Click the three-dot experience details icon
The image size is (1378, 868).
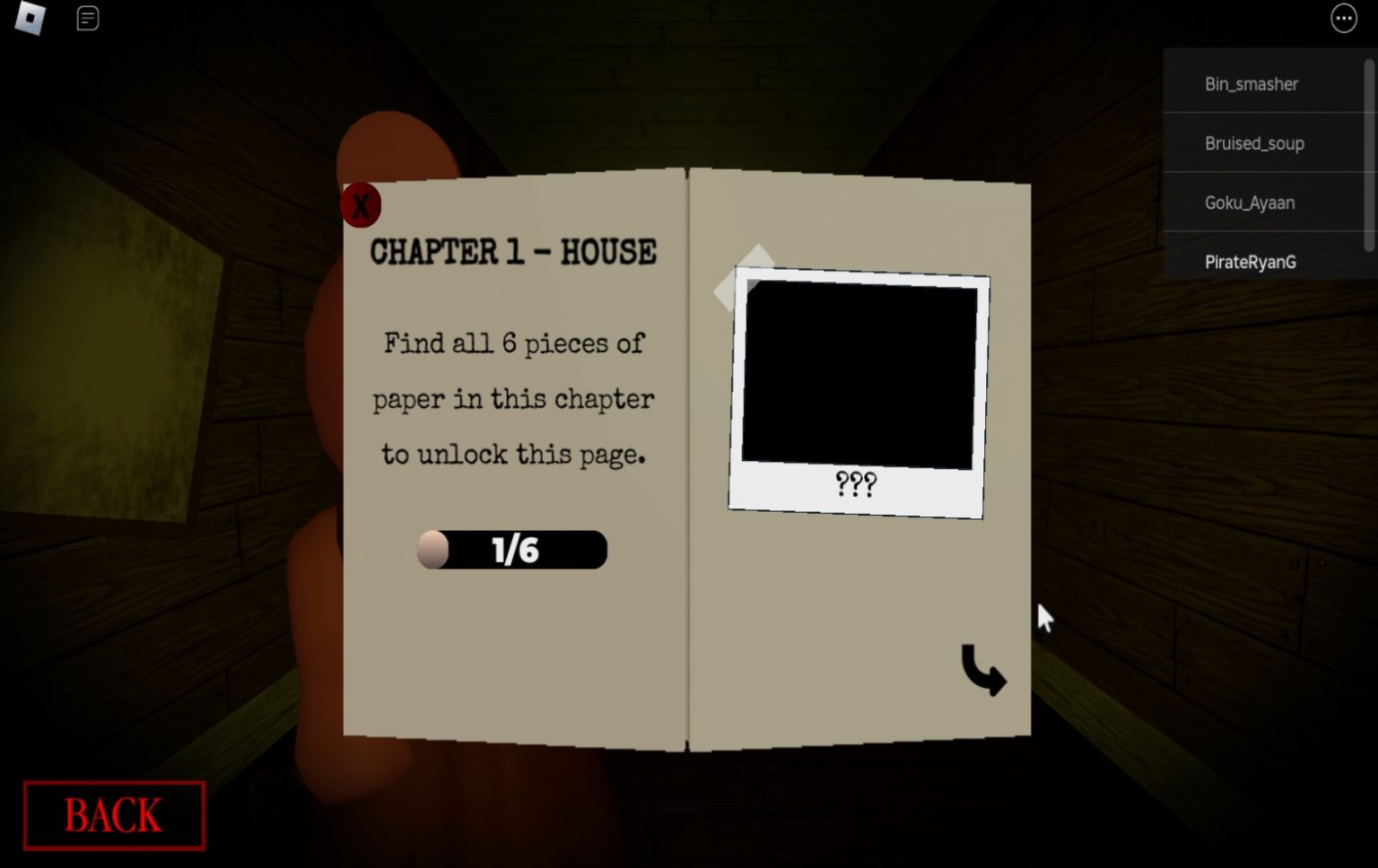coord(1343,19)
